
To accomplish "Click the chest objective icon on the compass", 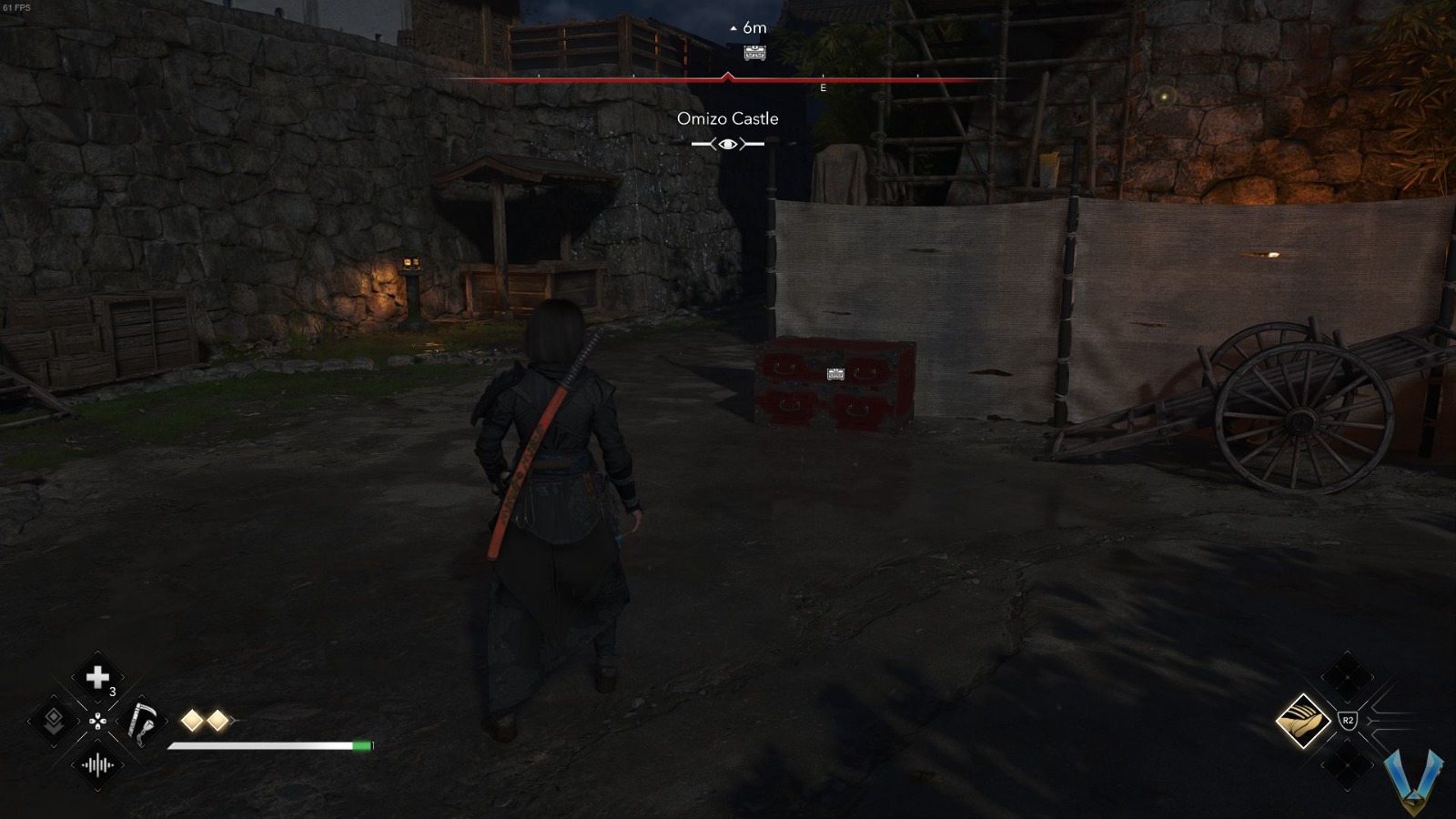I will (754, 53).
